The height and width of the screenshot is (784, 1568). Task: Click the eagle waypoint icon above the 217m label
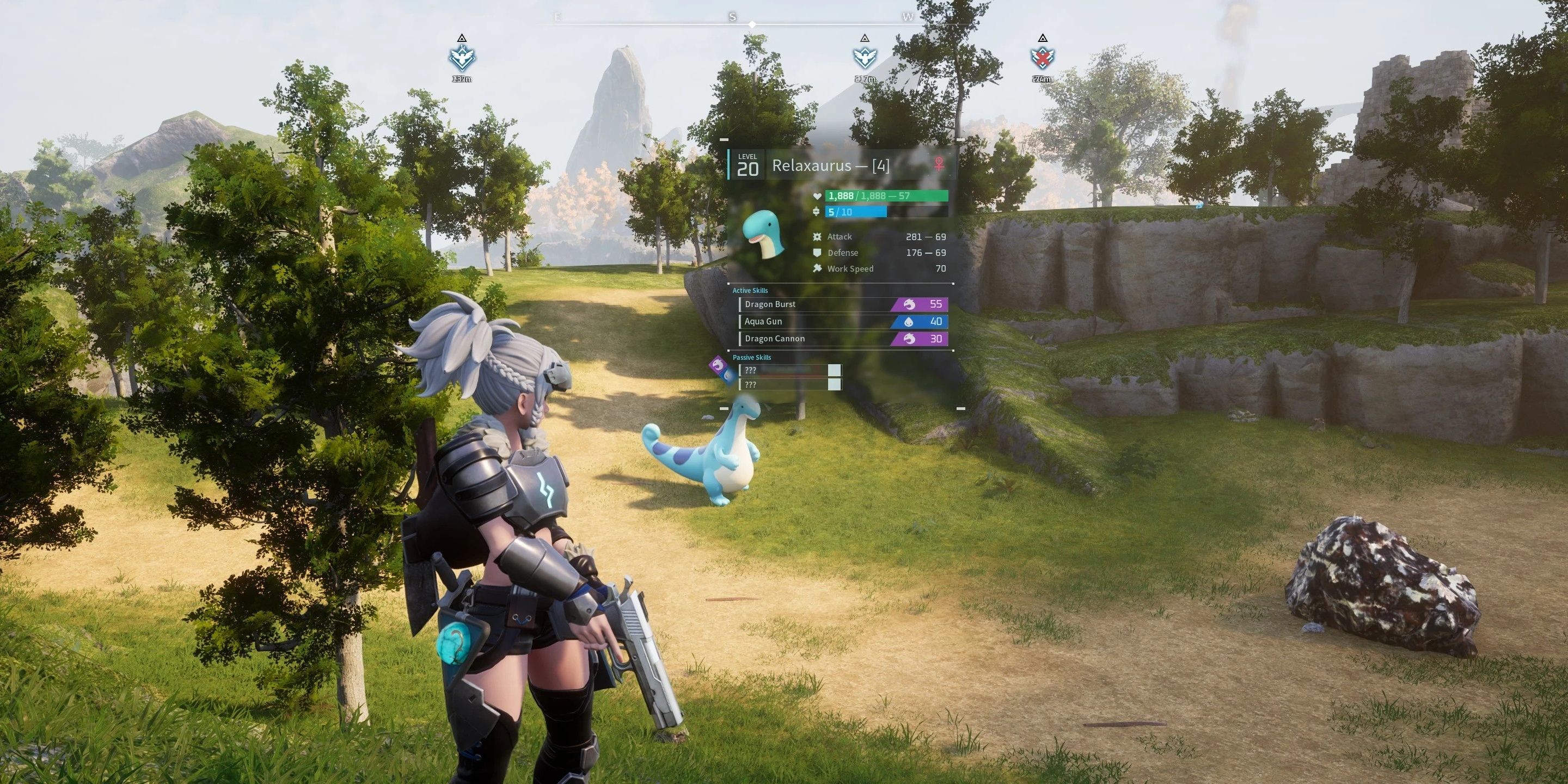866,57
